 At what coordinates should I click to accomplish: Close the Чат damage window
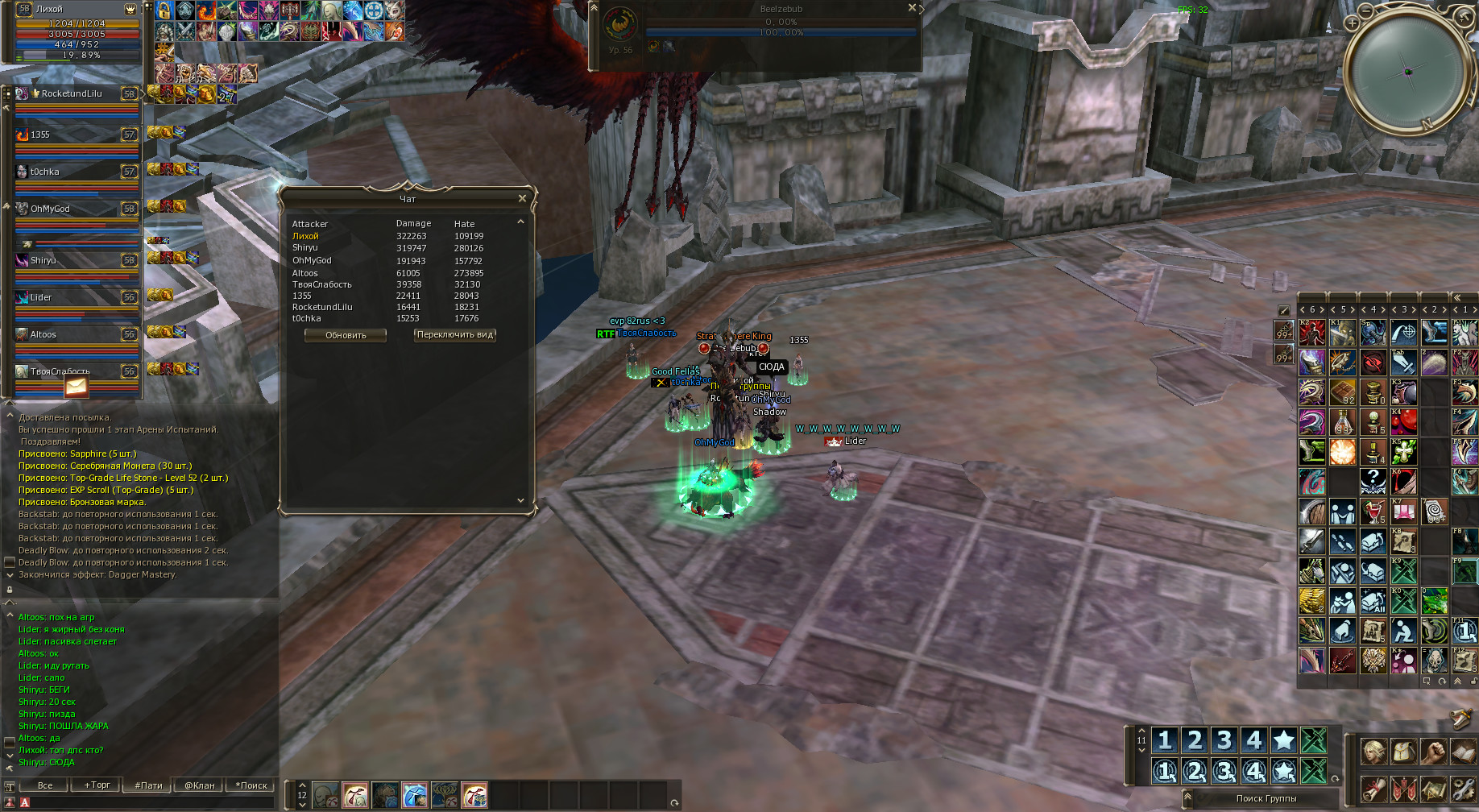point(522,198)
